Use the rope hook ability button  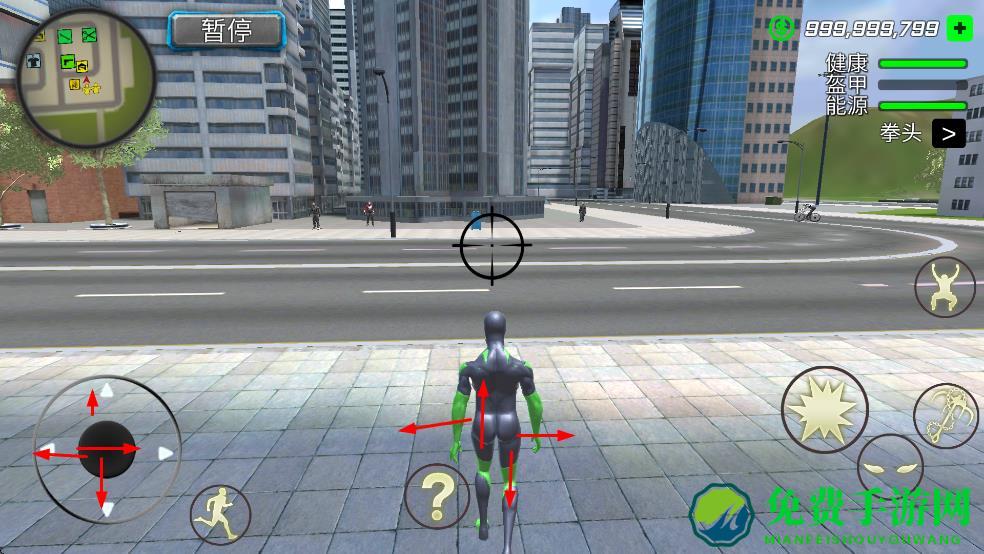(942, 415)
